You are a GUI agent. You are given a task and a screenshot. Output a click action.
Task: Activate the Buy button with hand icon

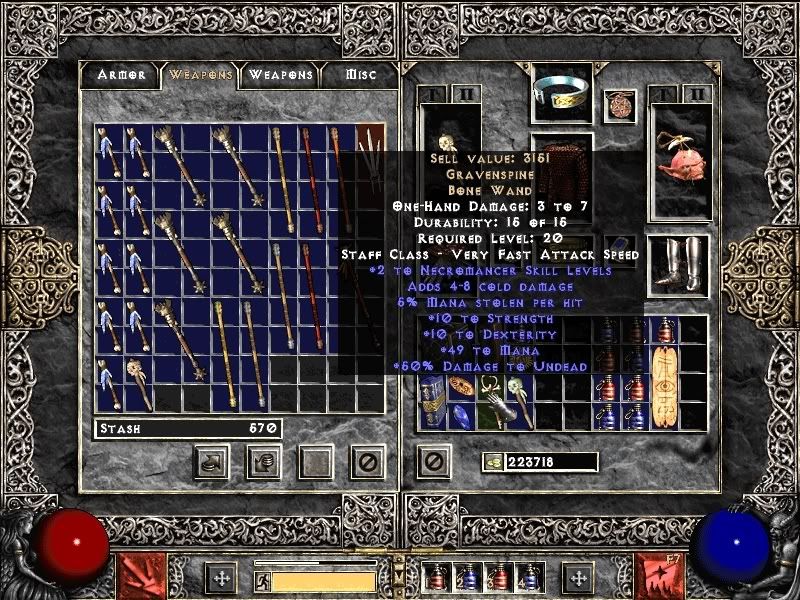click(x=211, y=461)
